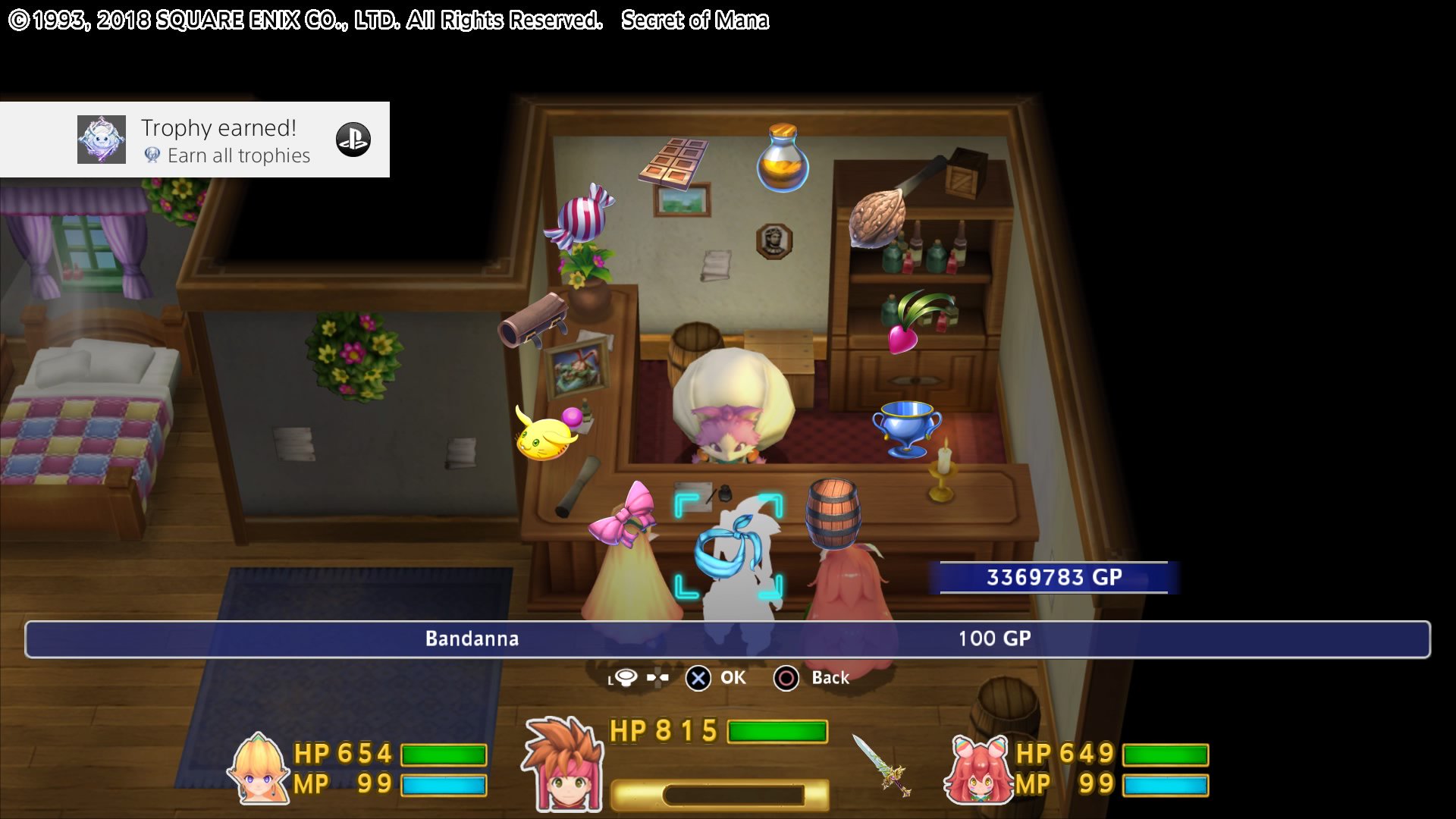Select the blue Cup of Wishes
The image size is (1456, 819).
[907, 428]
